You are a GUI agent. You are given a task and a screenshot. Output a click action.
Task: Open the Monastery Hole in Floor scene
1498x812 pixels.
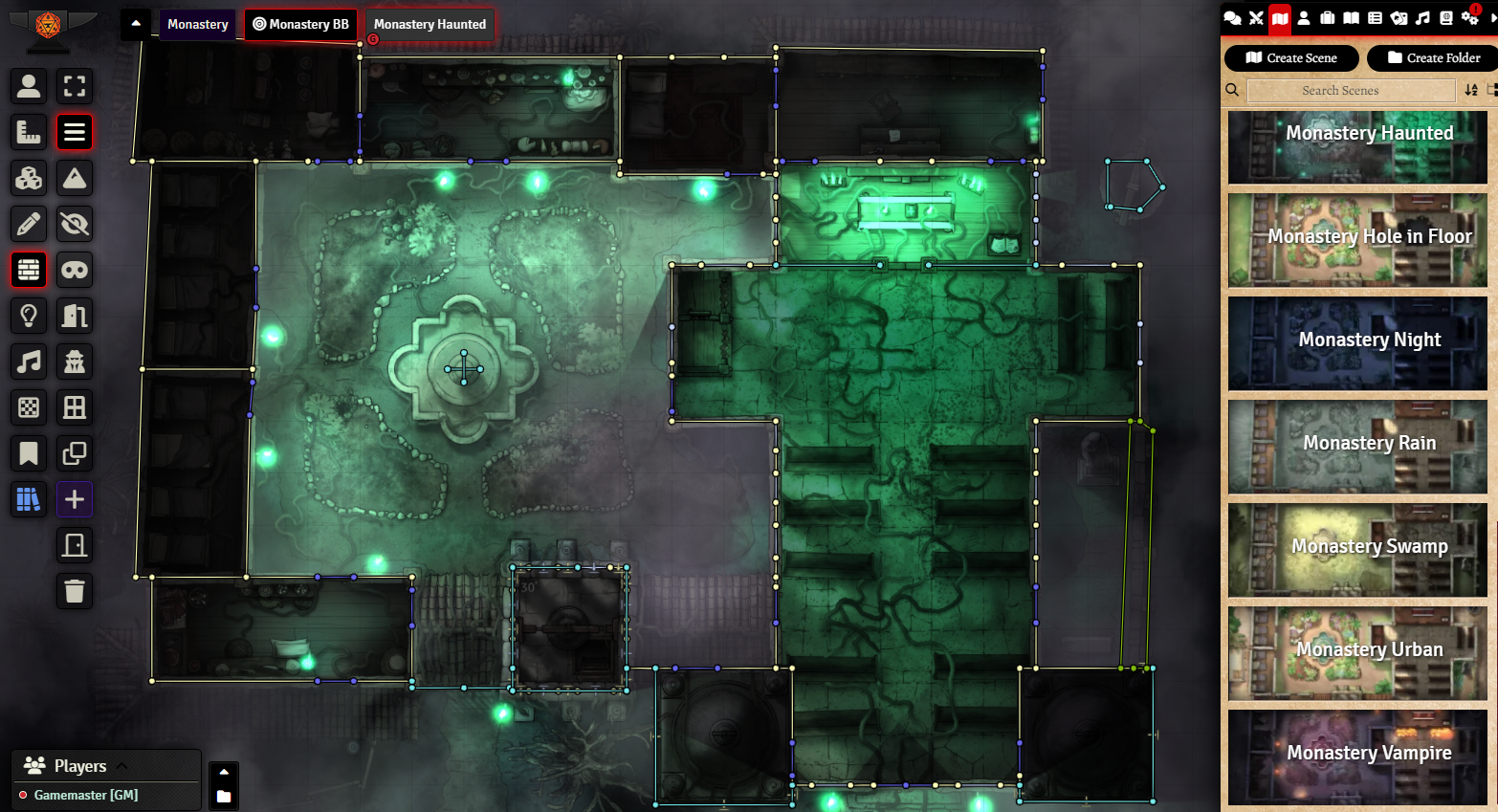coord(1357,239)
